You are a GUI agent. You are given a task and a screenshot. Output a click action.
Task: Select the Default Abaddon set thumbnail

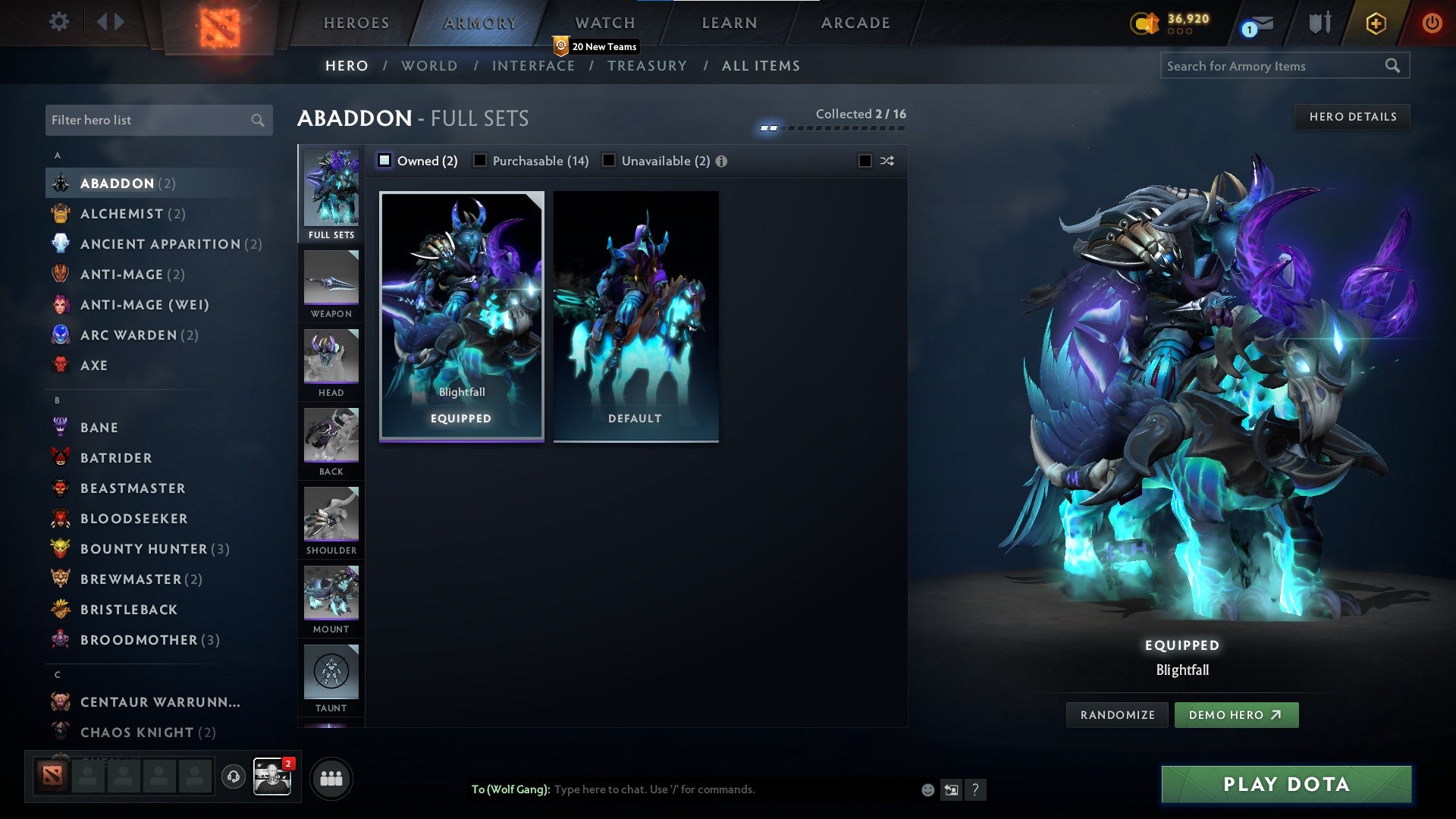(636, 315)
